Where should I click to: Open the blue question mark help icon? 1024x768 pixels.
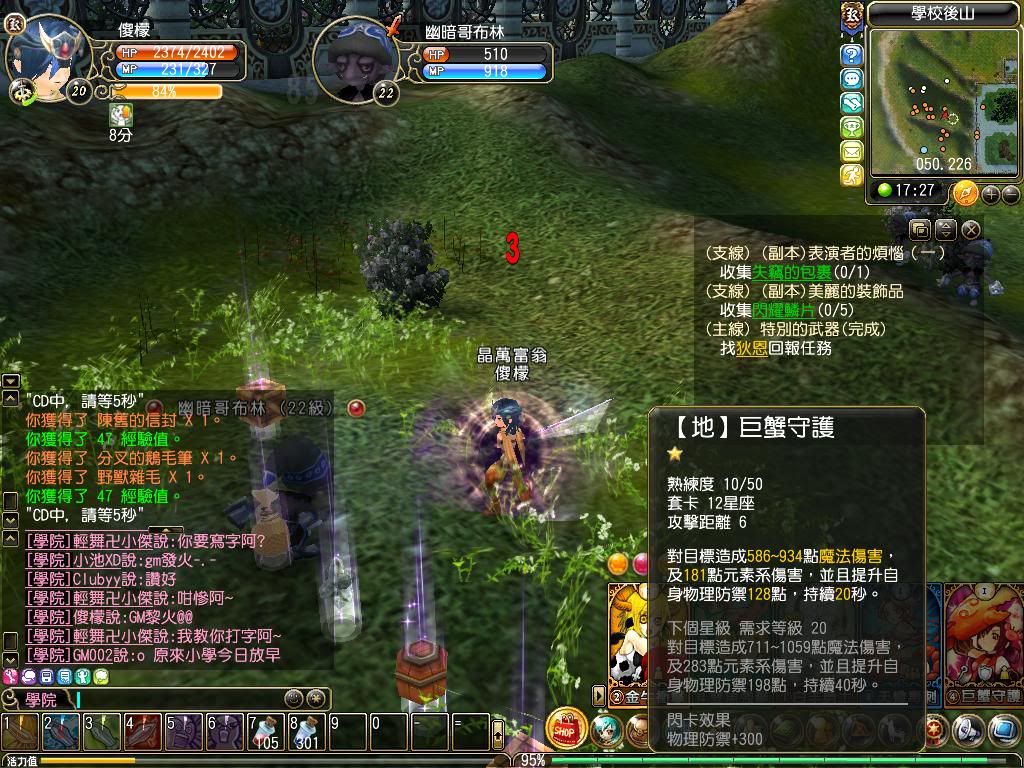click(x=851, y=55)
